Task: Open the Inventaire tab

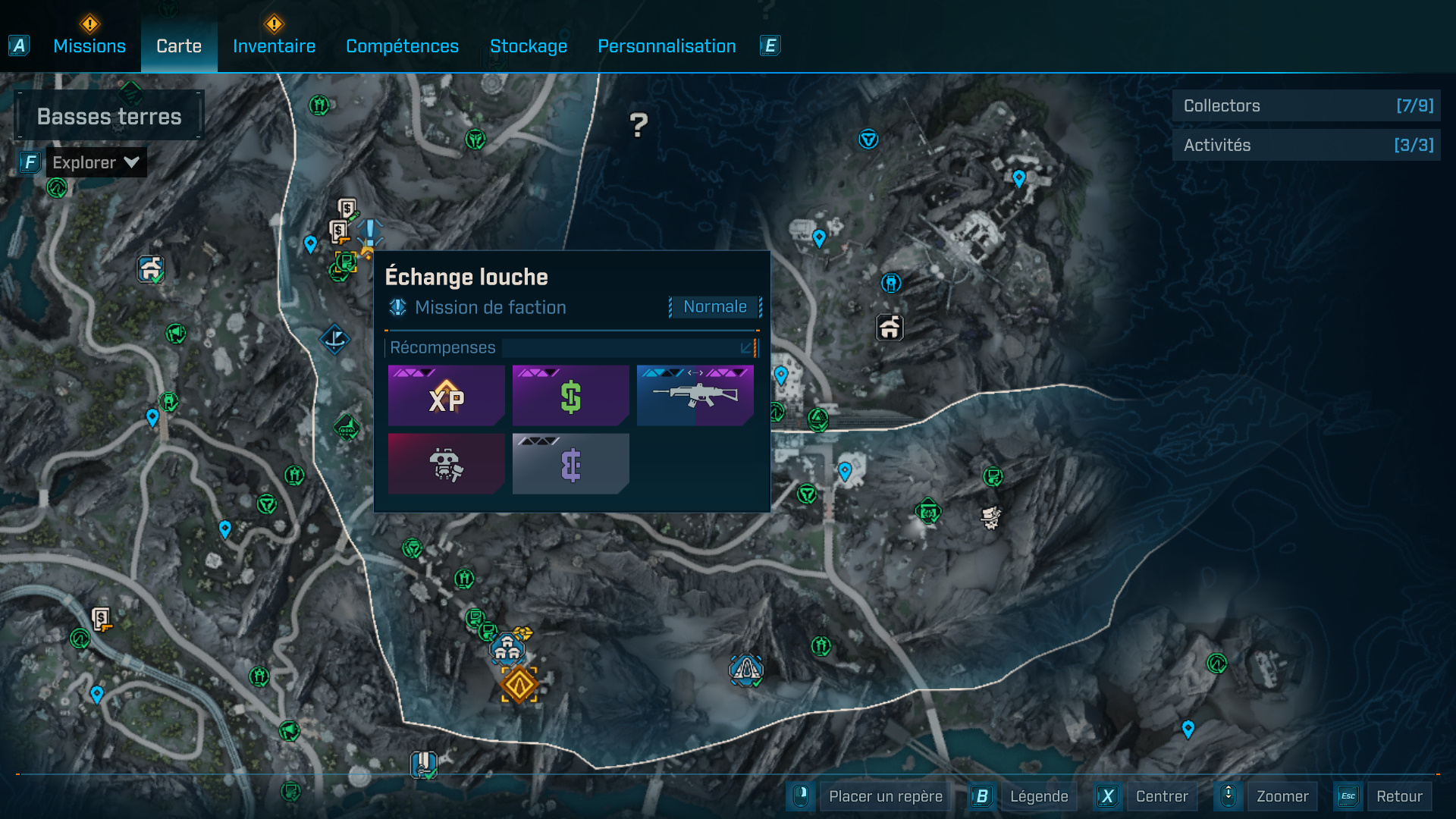Action: tap(274, 46)
